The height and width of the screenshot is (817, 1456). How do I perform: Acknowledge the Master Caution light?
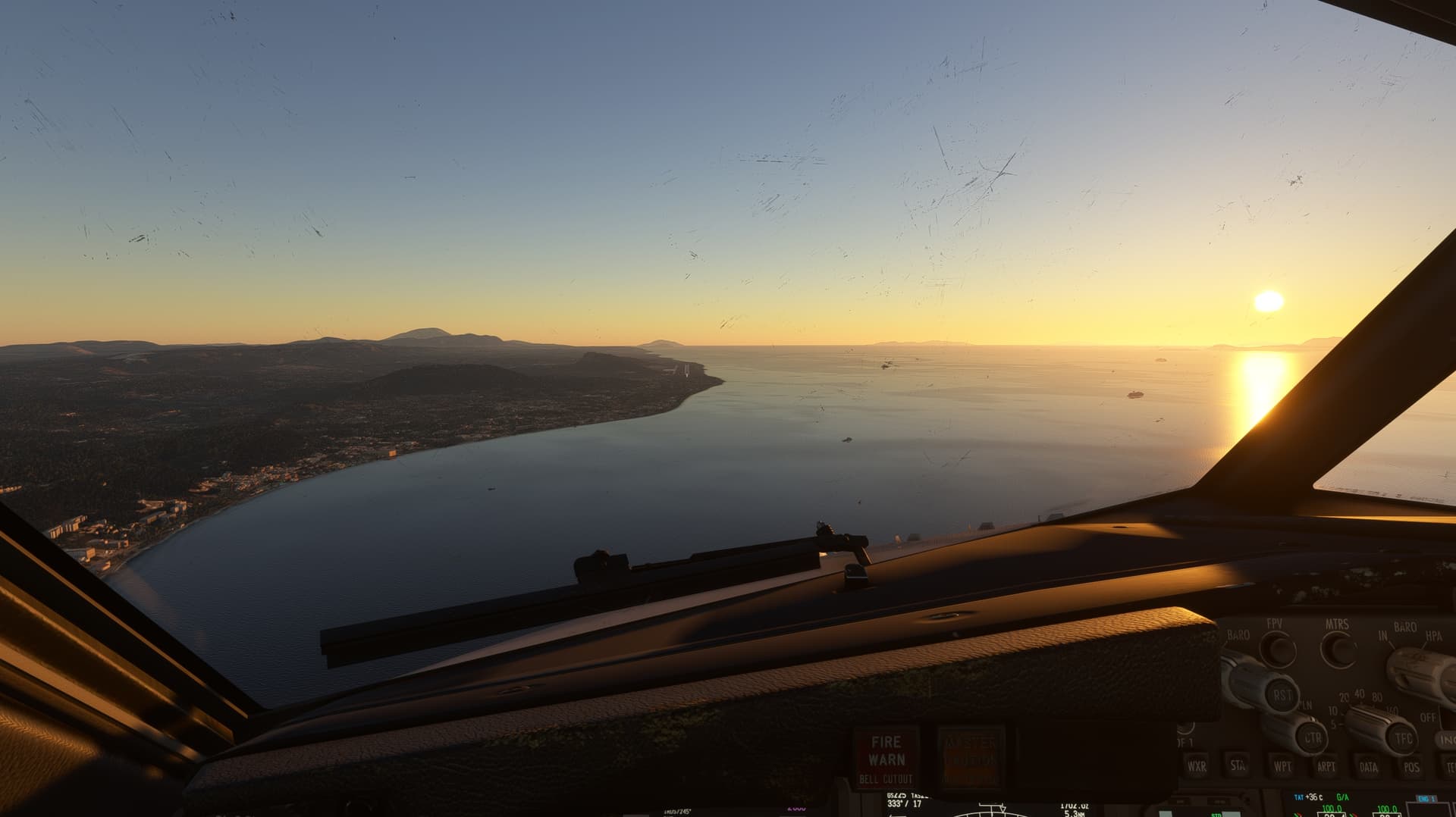[971, 757]
